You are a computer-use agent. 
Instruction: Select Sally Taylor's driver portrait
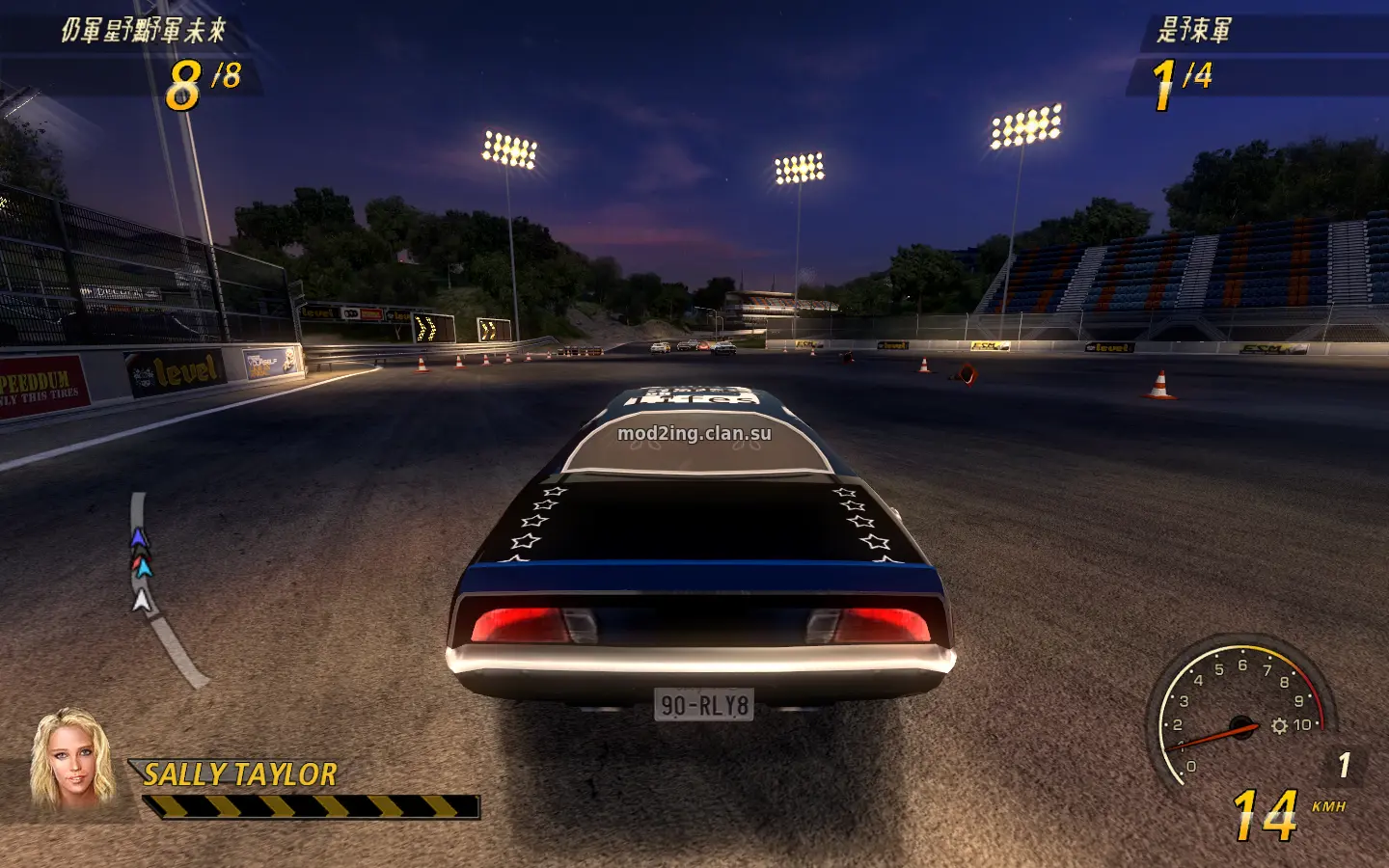70,759
